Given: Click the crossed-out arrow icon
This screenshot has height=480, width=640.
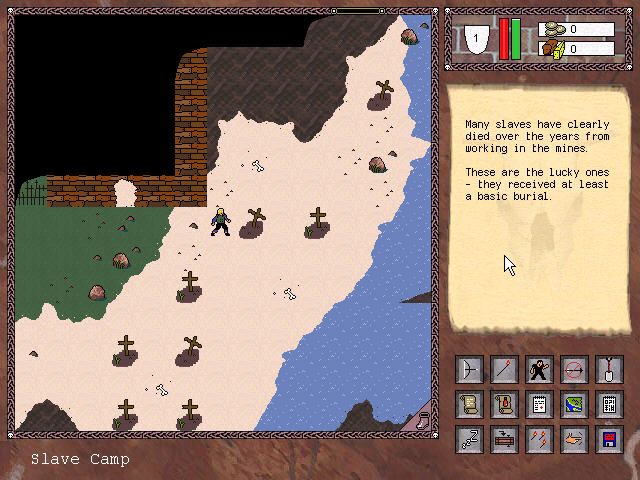Looking at the screenshot, I should coord(575,371).
